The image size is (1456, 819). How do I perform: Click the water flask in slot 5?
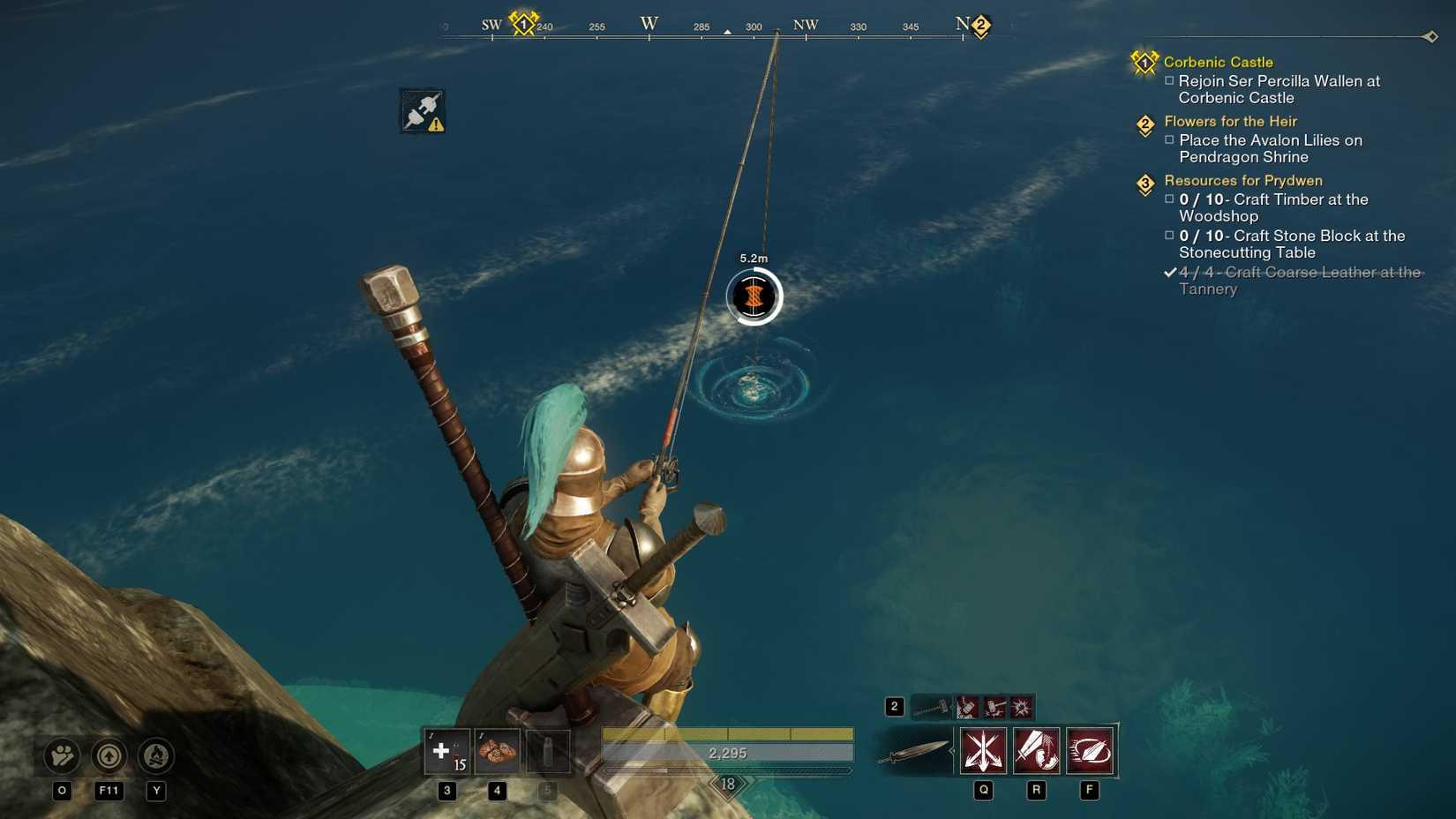pos(547,752)
